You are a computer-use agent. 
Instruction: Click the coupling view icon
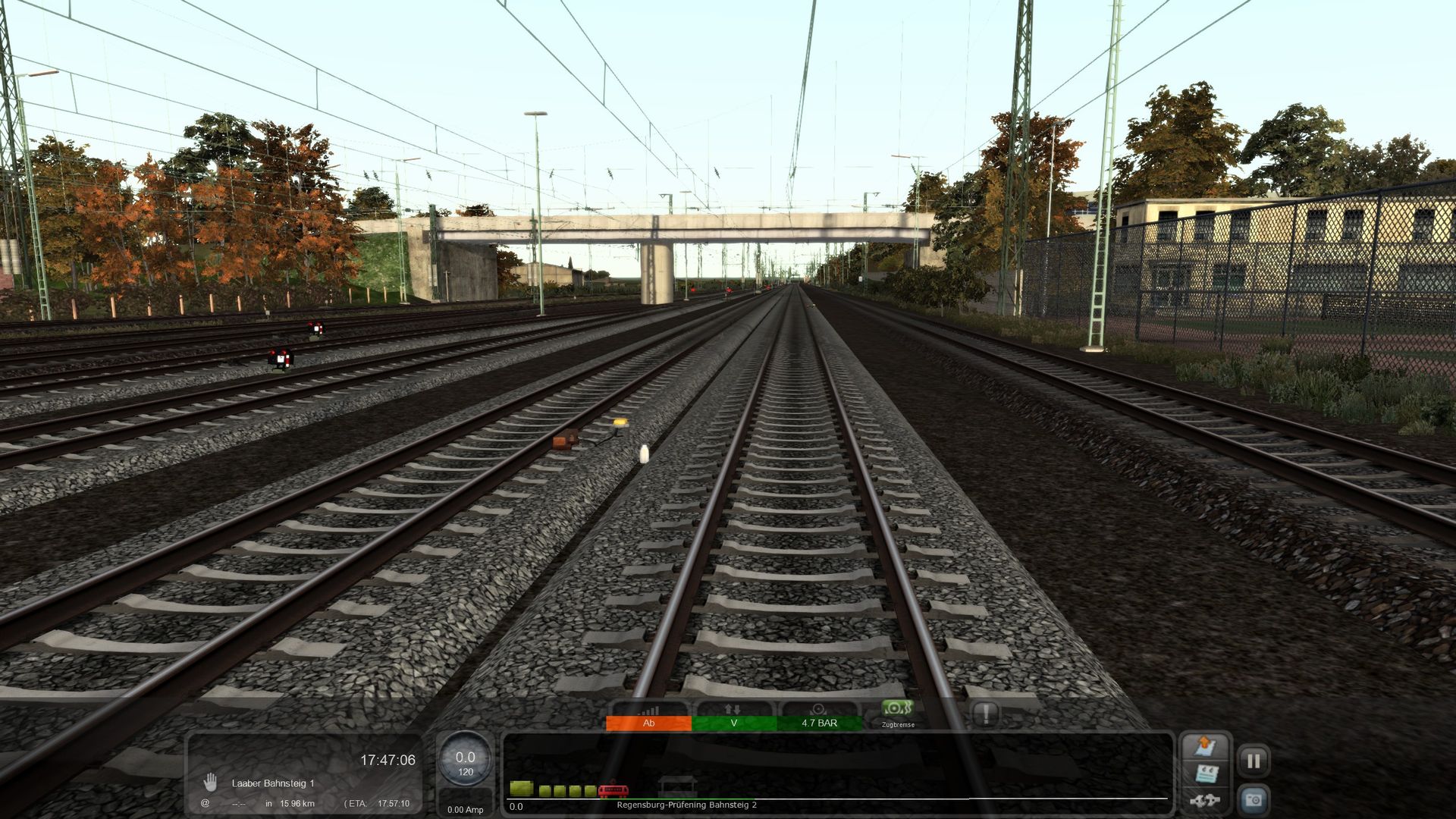(1204, 800)
